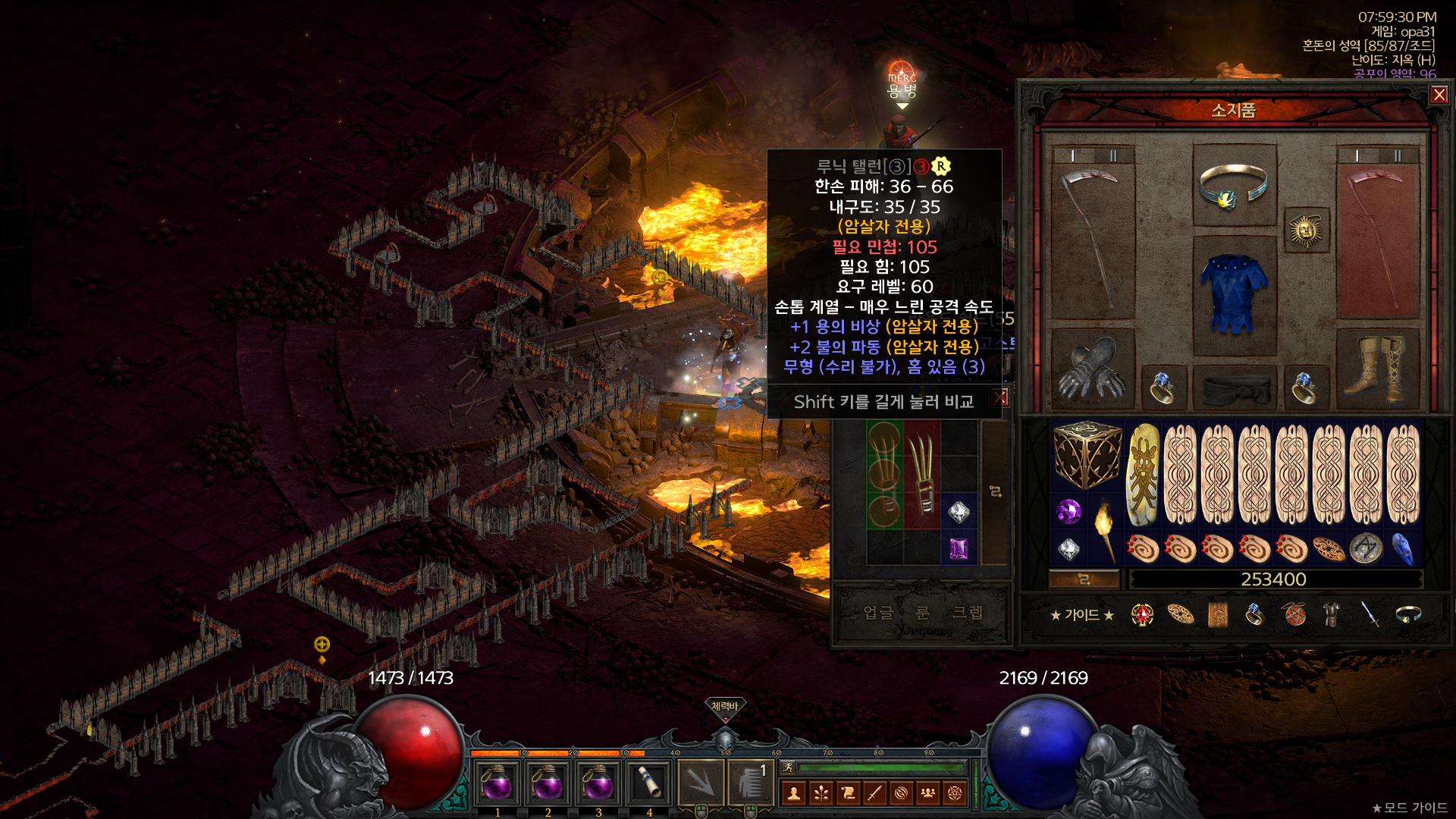This screenshot has height=819, width=1456.
Task: Toggle the run/walk button
Action: tap(789, 767)
